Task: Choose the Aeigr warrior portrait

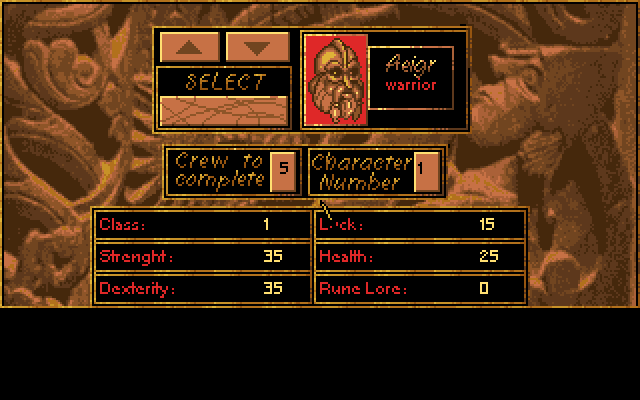Action: coord(336,81)
